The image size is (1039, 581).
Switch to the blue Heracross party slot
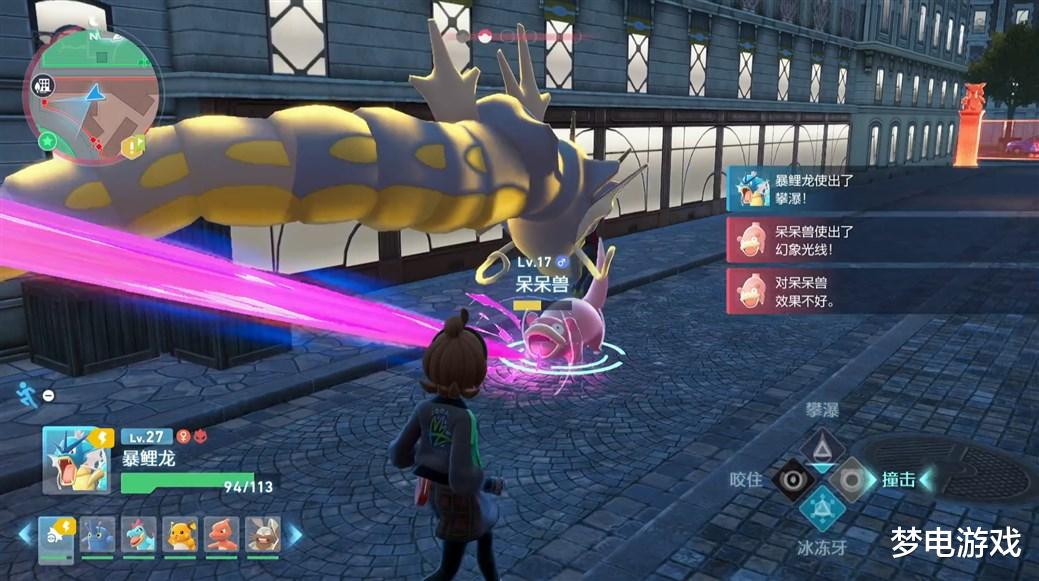97,536
